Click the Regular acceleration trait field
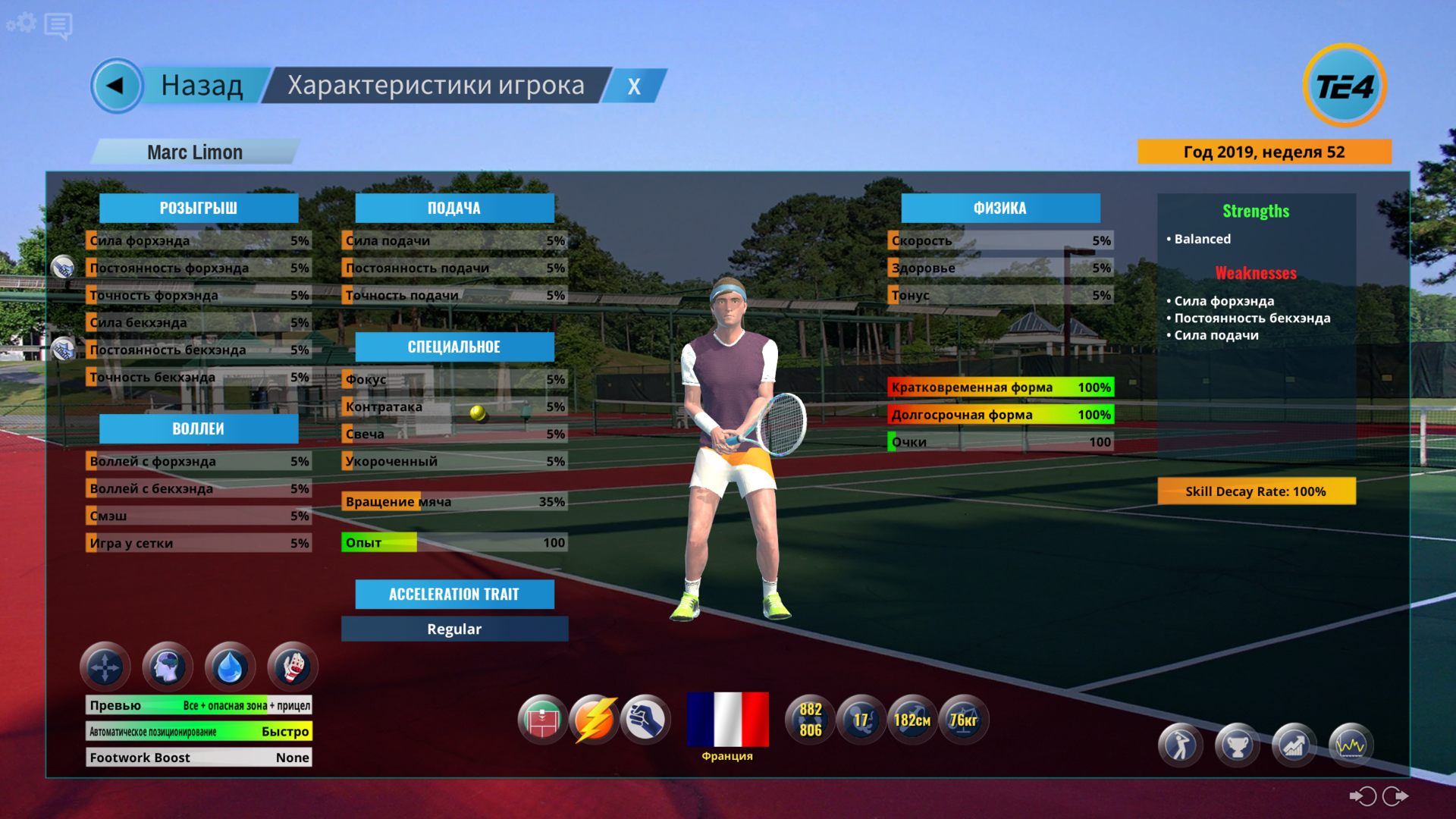Viewport: 1456px width, 819px height. (x=454, y=629)
